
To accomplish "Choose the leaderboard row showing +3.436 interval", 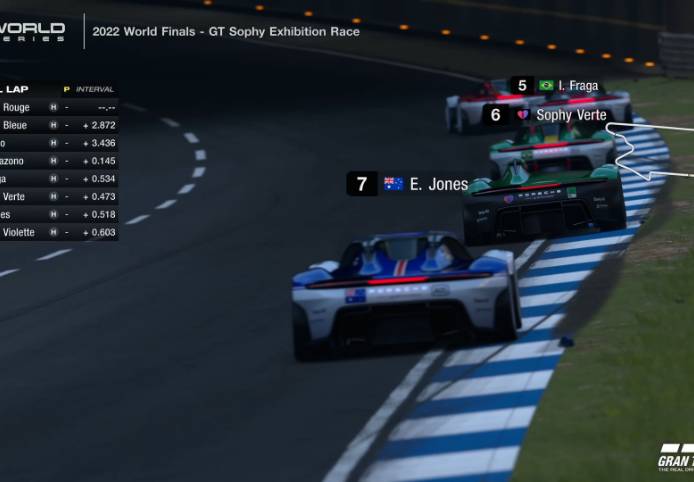I will click(x=58, y=143).
